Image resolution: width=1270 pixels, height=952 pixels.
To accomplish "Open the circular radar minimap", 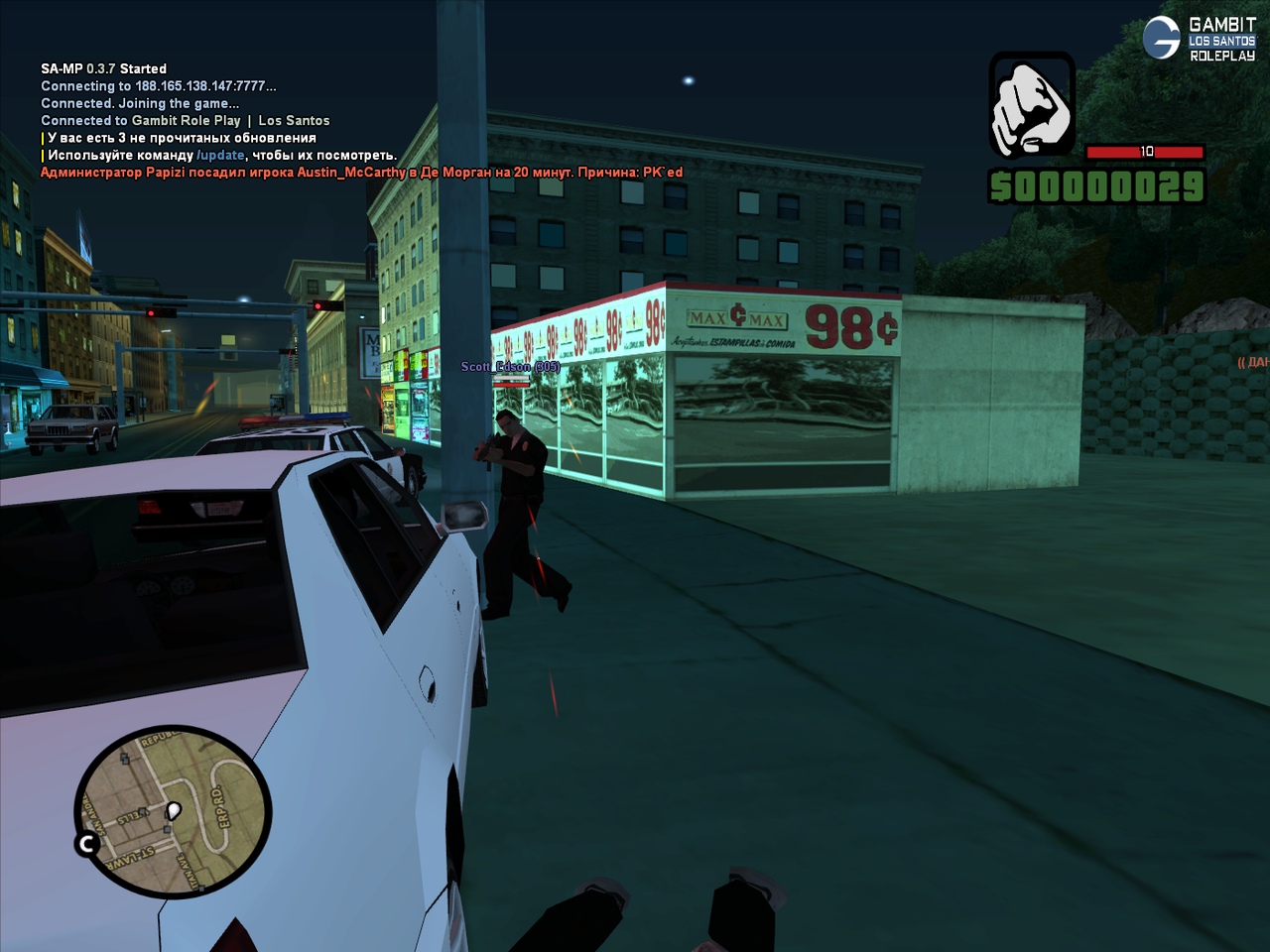I will tap(174, 811).
